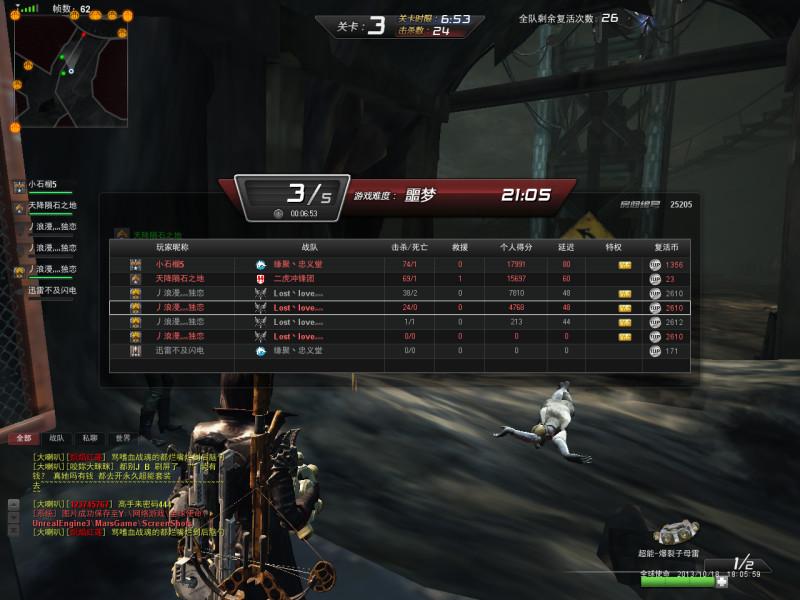The image size is (800, 600).
Task: Click the 复活币 column header
Action: click(666, 246)
